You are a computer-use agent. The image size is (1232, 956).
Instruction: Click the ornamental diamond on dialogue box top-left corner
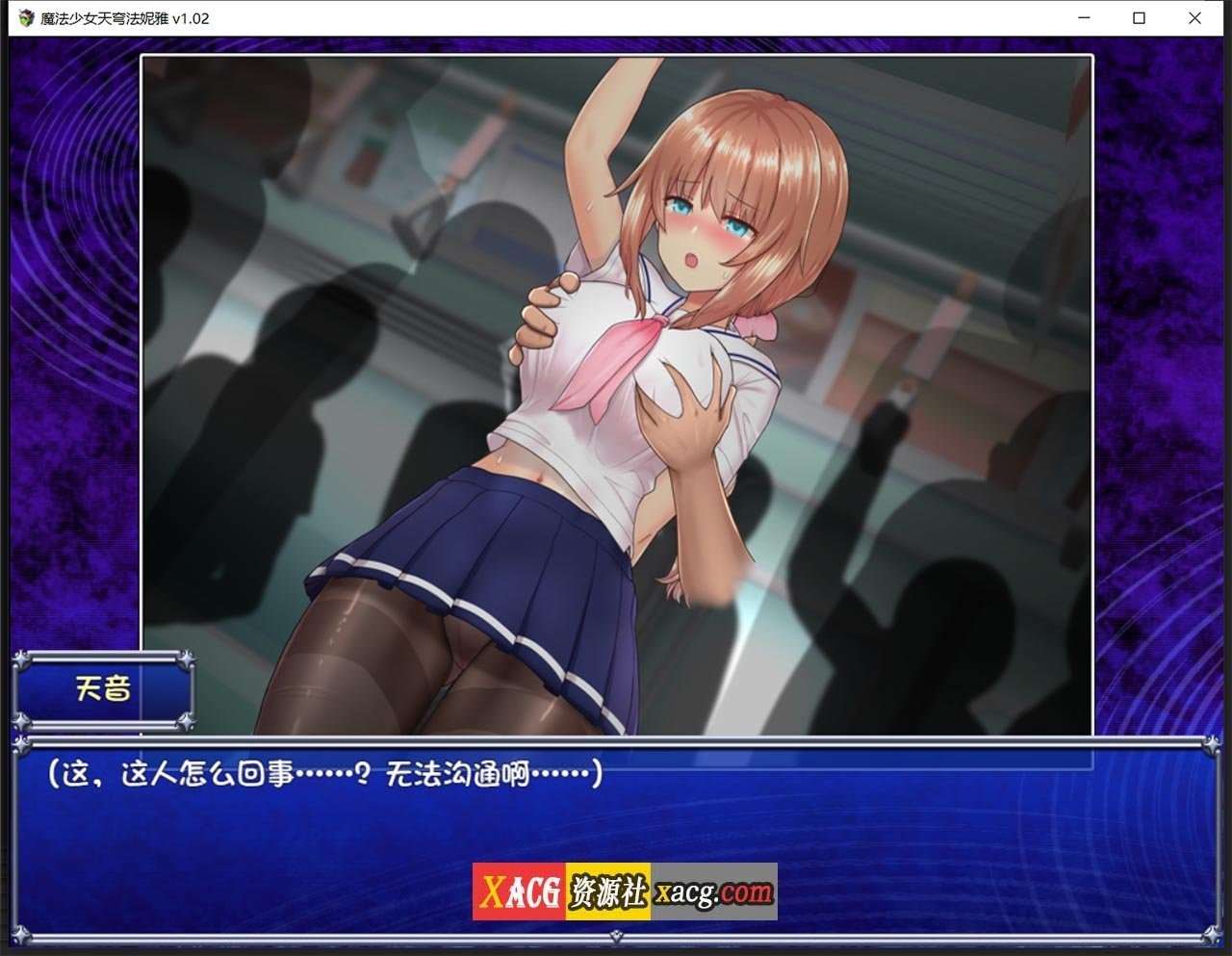tap(19, 742)
